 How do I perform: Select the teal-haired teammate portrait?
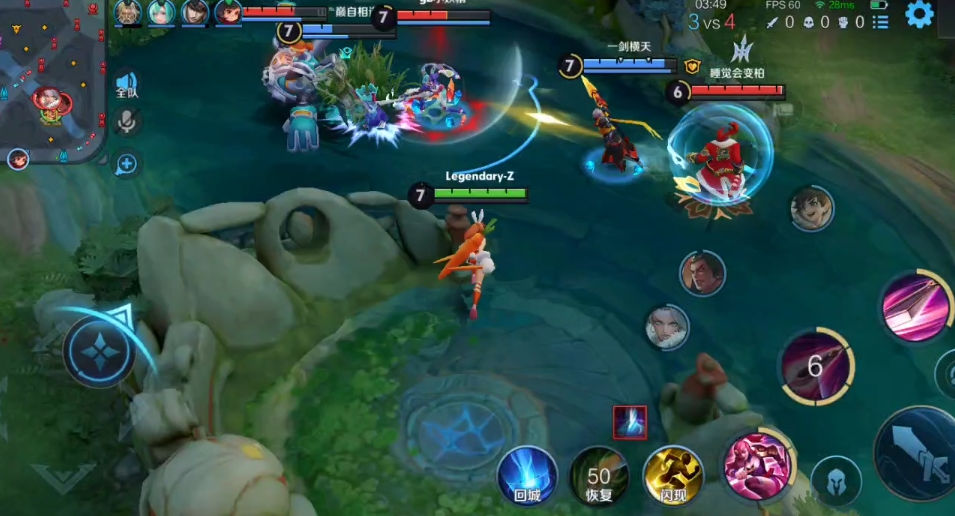point(161,12)
